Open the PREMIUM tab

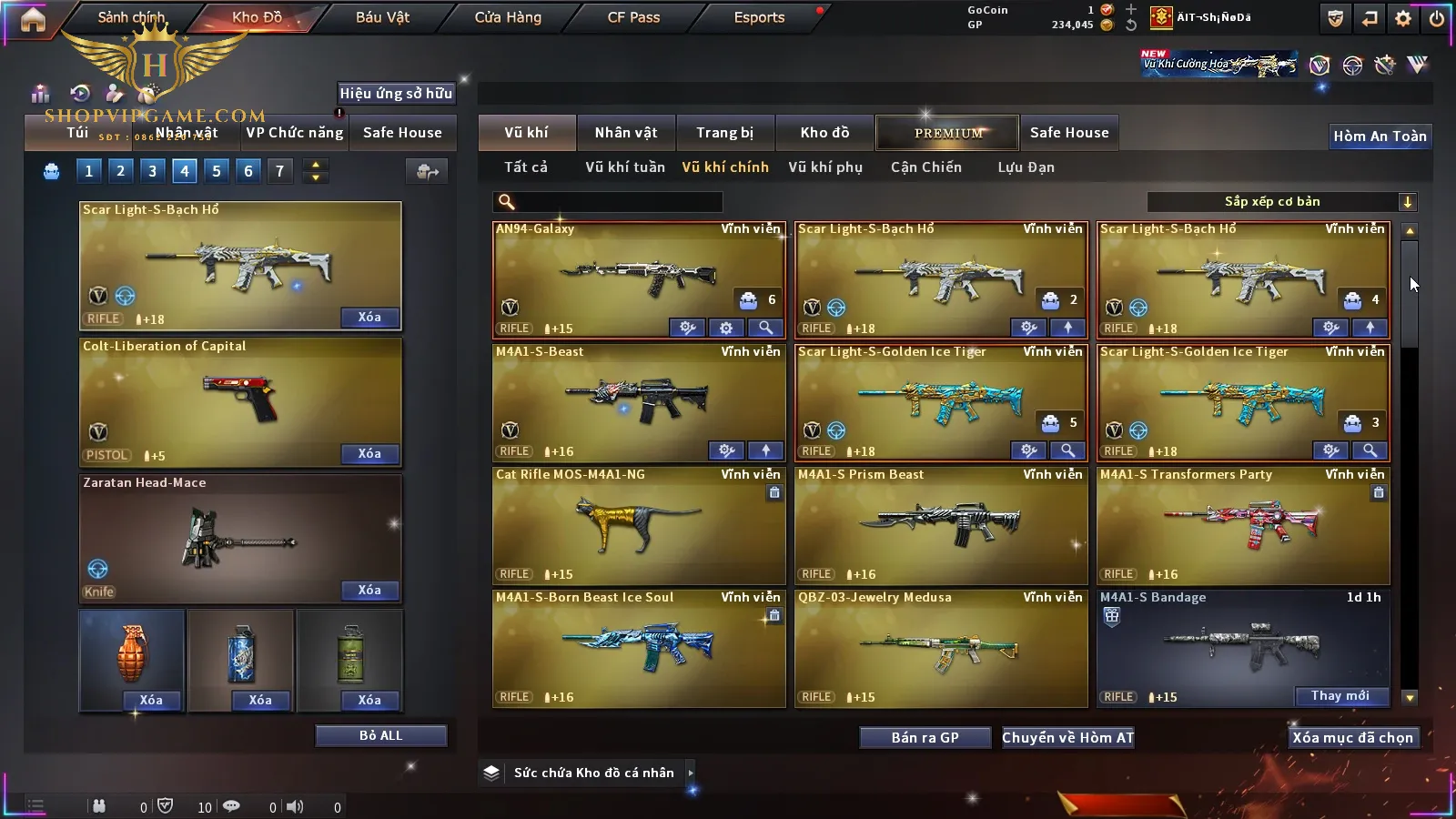[x=947, y=133]
